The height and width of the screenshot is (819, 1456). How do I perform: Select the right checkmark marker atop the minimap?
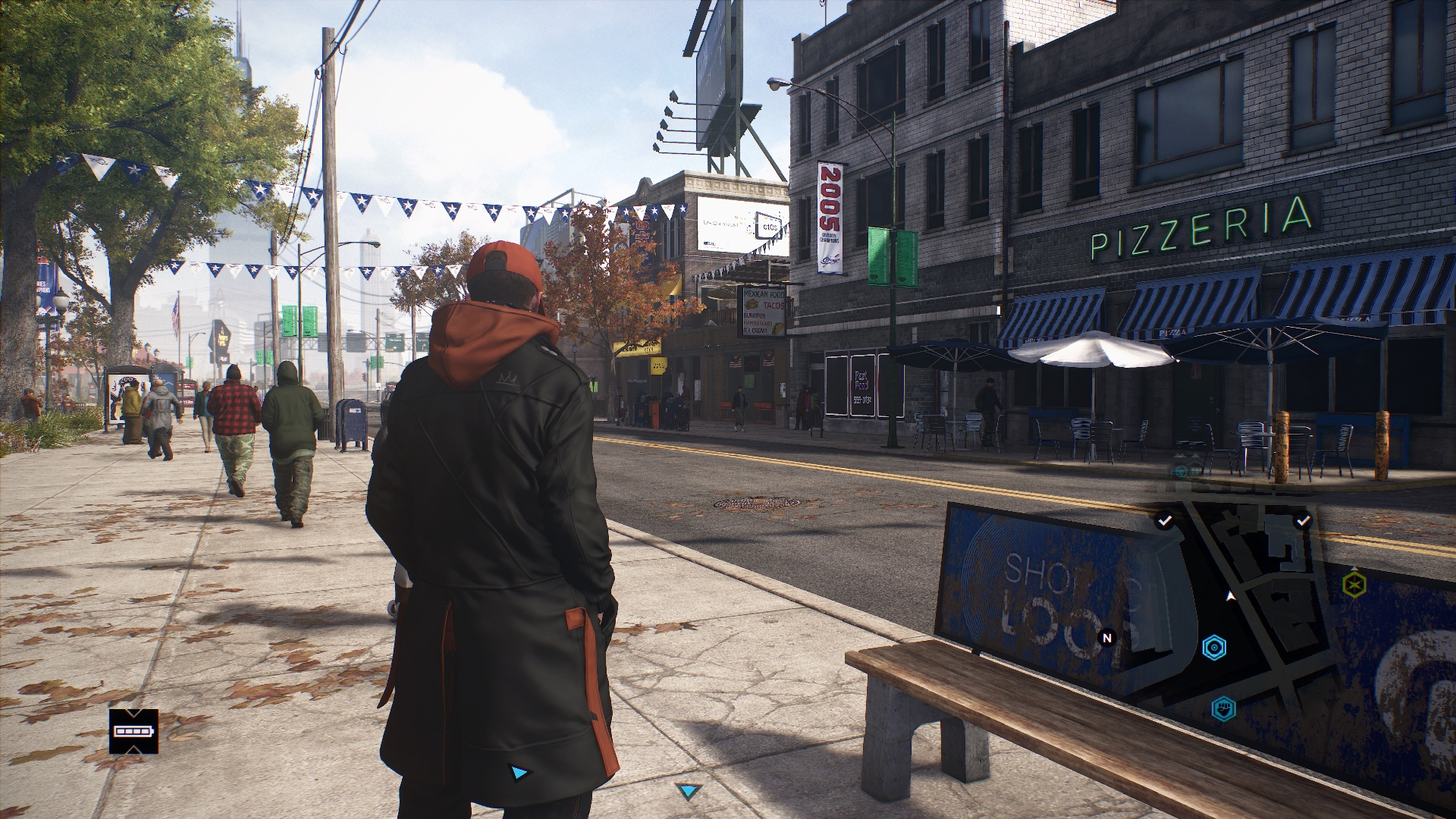tap(1302, 519)
